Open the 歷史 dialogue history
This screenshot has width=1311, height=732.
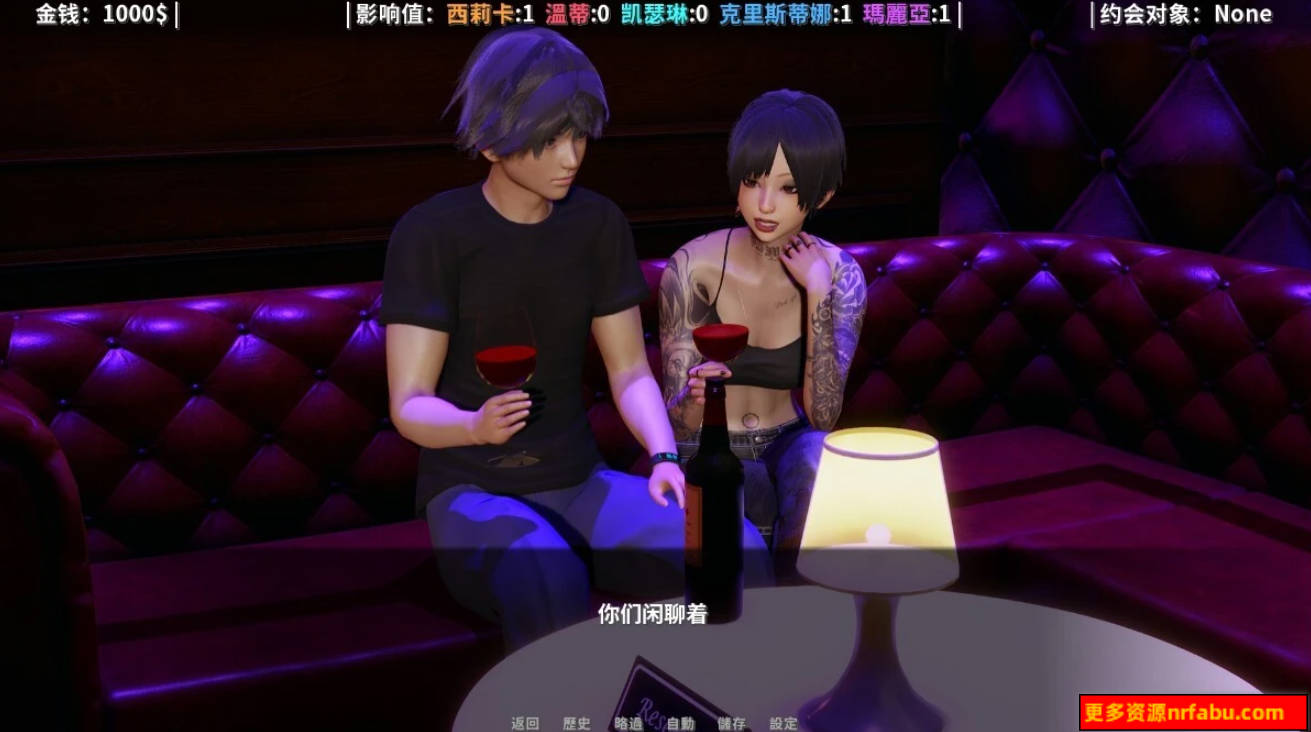click(x=576, y=724)
